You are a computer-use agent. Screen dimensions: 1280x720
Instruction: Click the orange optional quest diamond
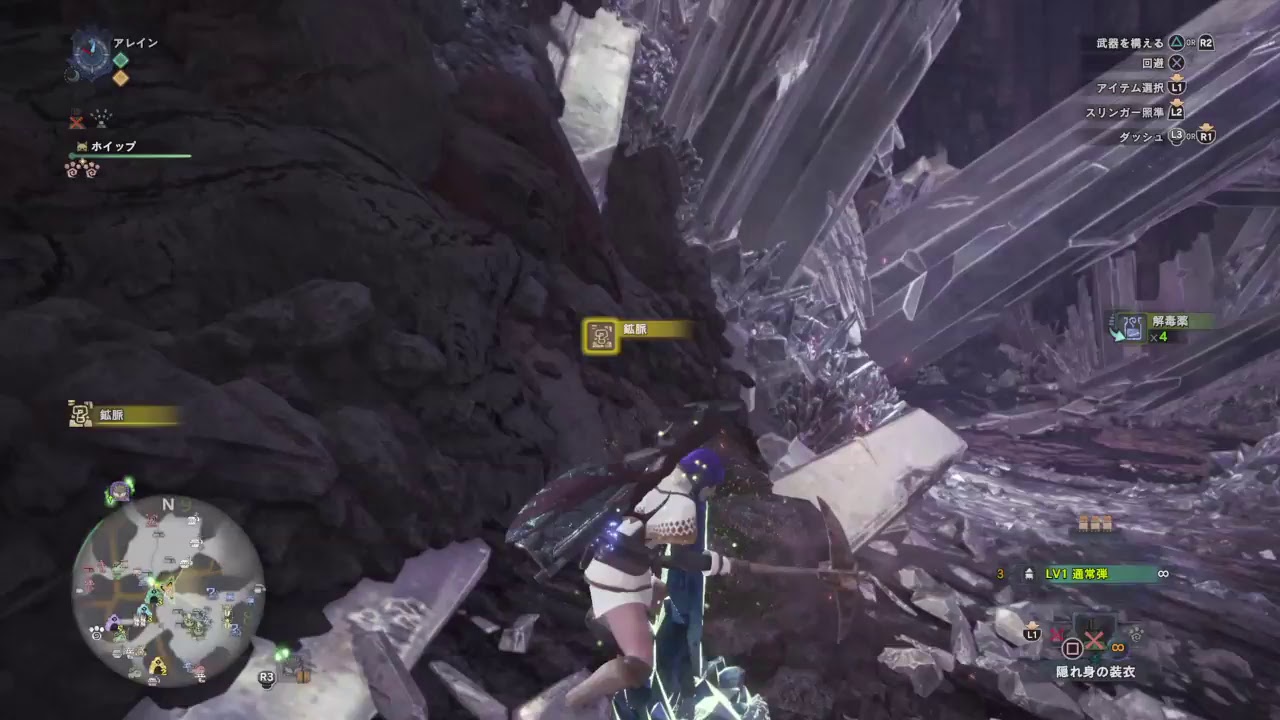click(x=120, y=78)
